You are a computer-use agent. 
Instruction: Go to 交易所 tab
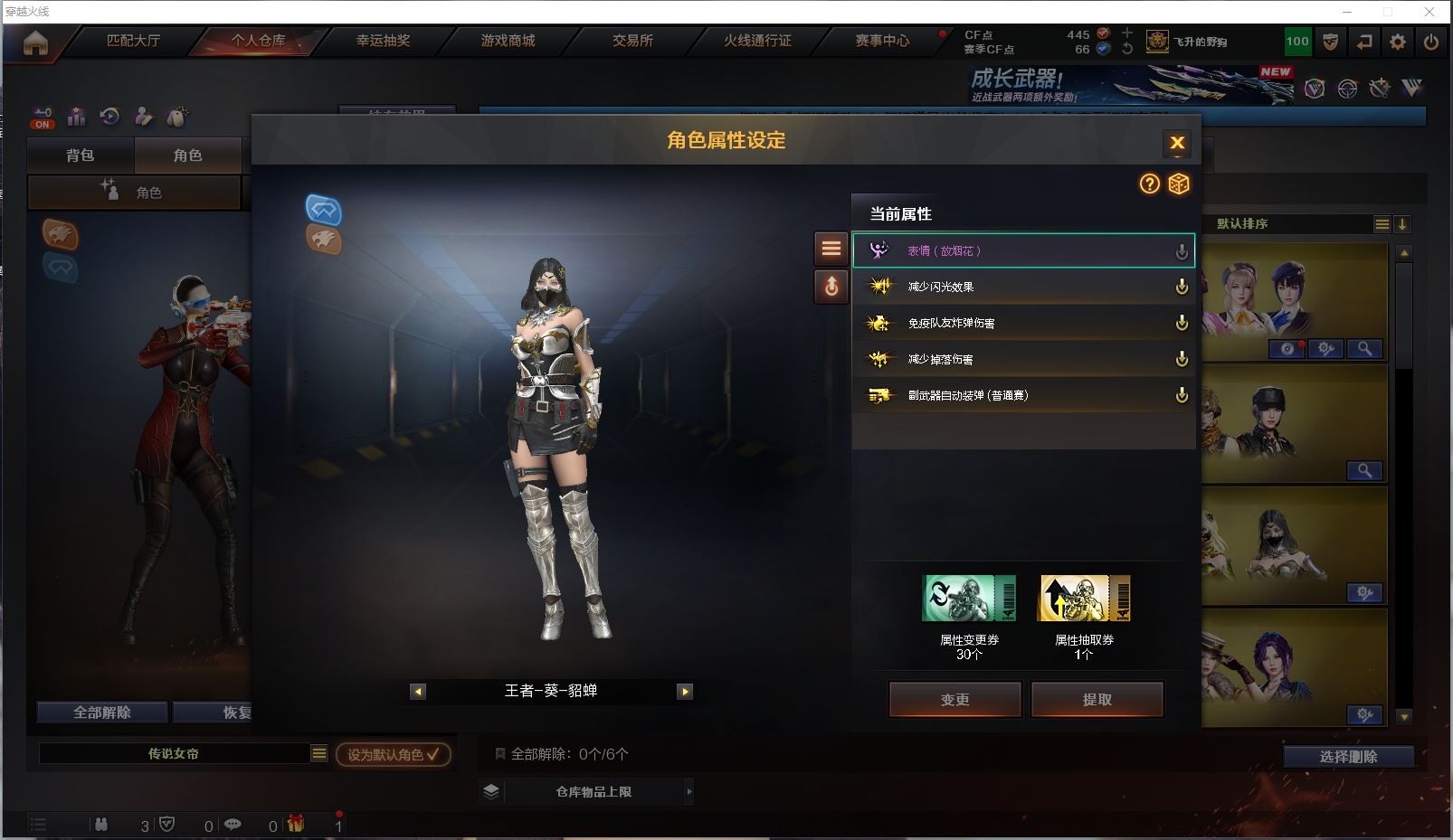pyautogui.click(x=632, y=41)
